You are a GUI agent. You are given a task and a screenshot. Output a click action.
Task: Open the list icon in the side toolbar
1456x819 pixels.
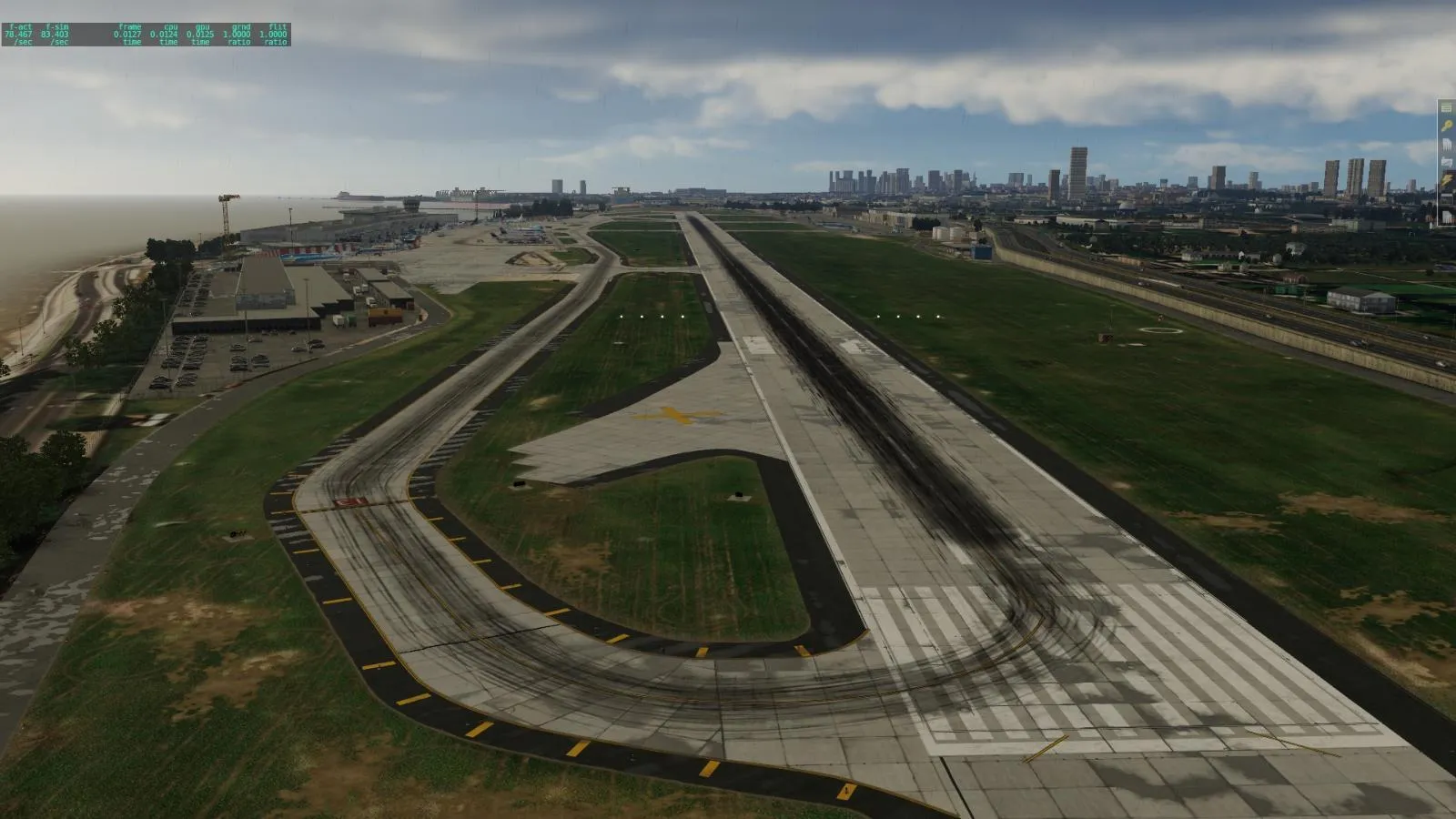pos(1447,108)
